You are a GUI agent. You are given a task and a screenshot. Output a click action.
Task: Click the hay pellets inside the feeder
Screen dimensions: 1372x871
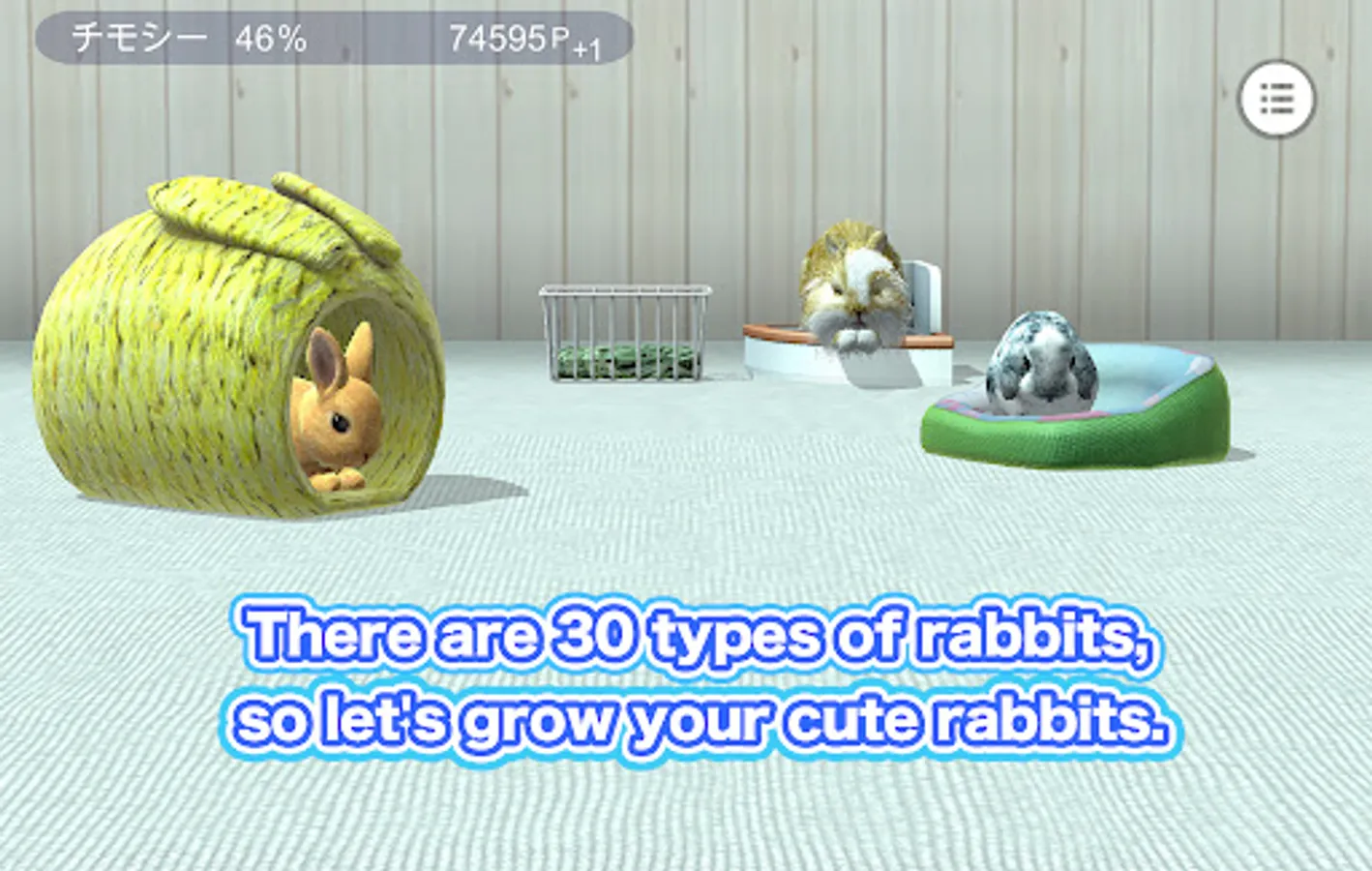pos(624,363)
